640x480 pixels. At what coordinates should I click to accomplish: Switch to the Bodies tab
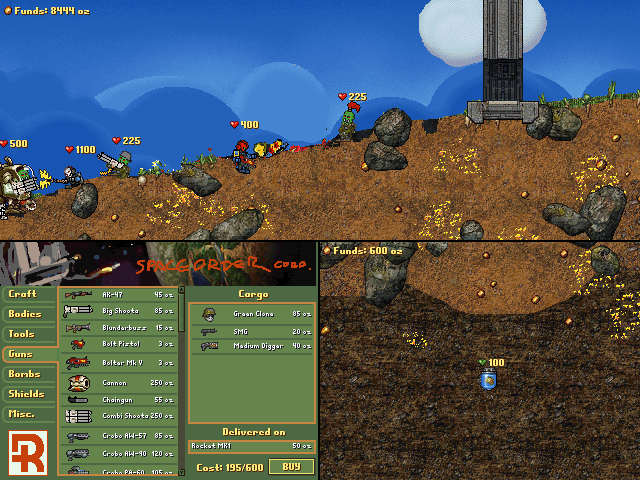pyautogui.click(x=26, y=314)
